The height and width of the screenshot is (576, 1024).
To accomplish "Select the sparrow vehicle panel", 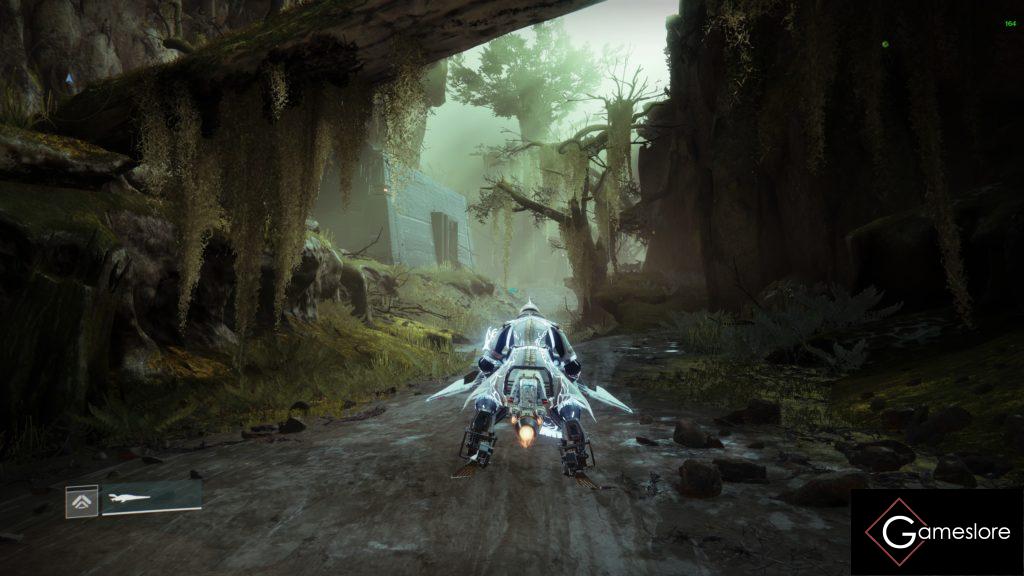I will [x=151, y=497].
